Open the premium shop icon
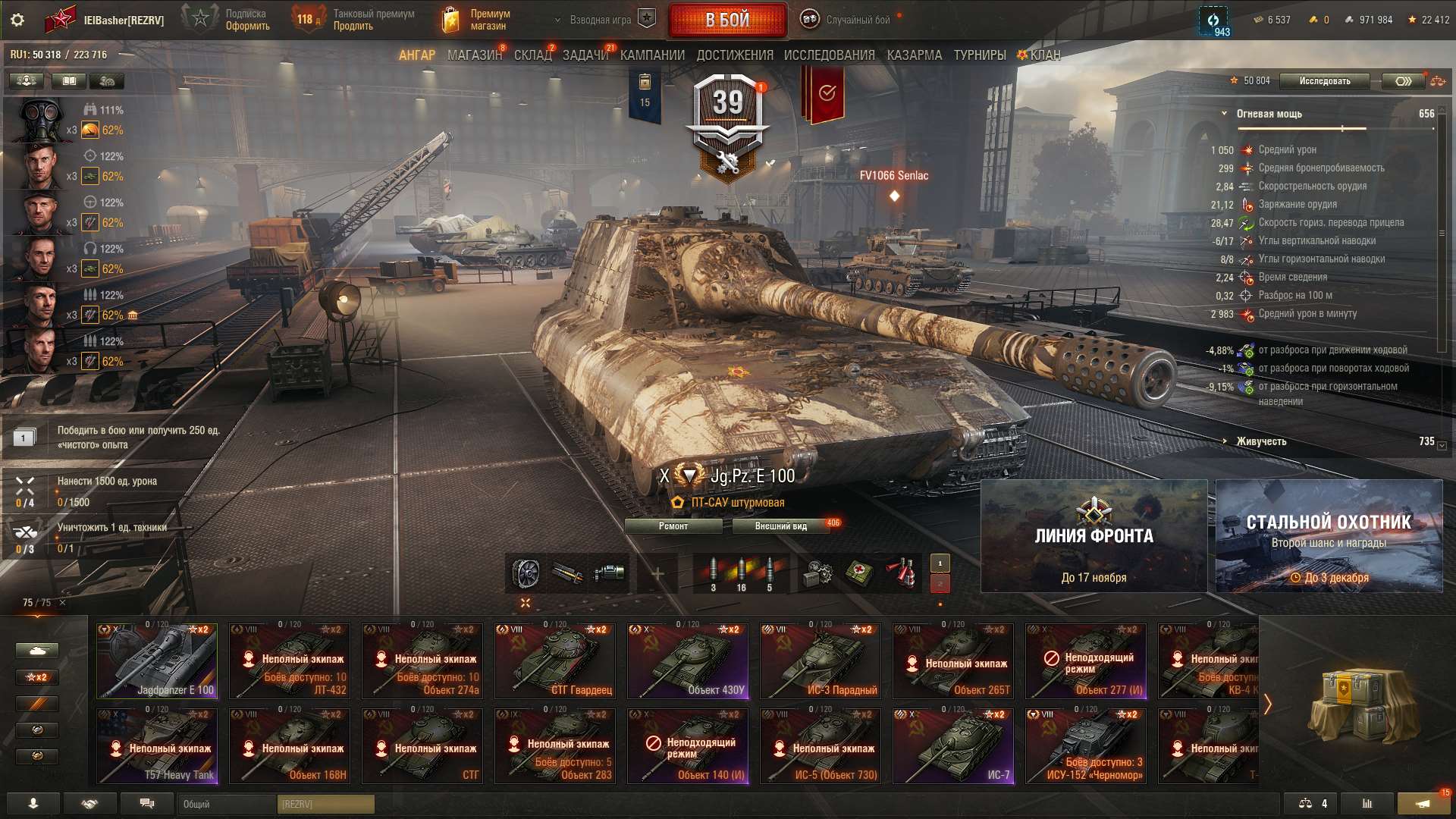 pos(450,18)
